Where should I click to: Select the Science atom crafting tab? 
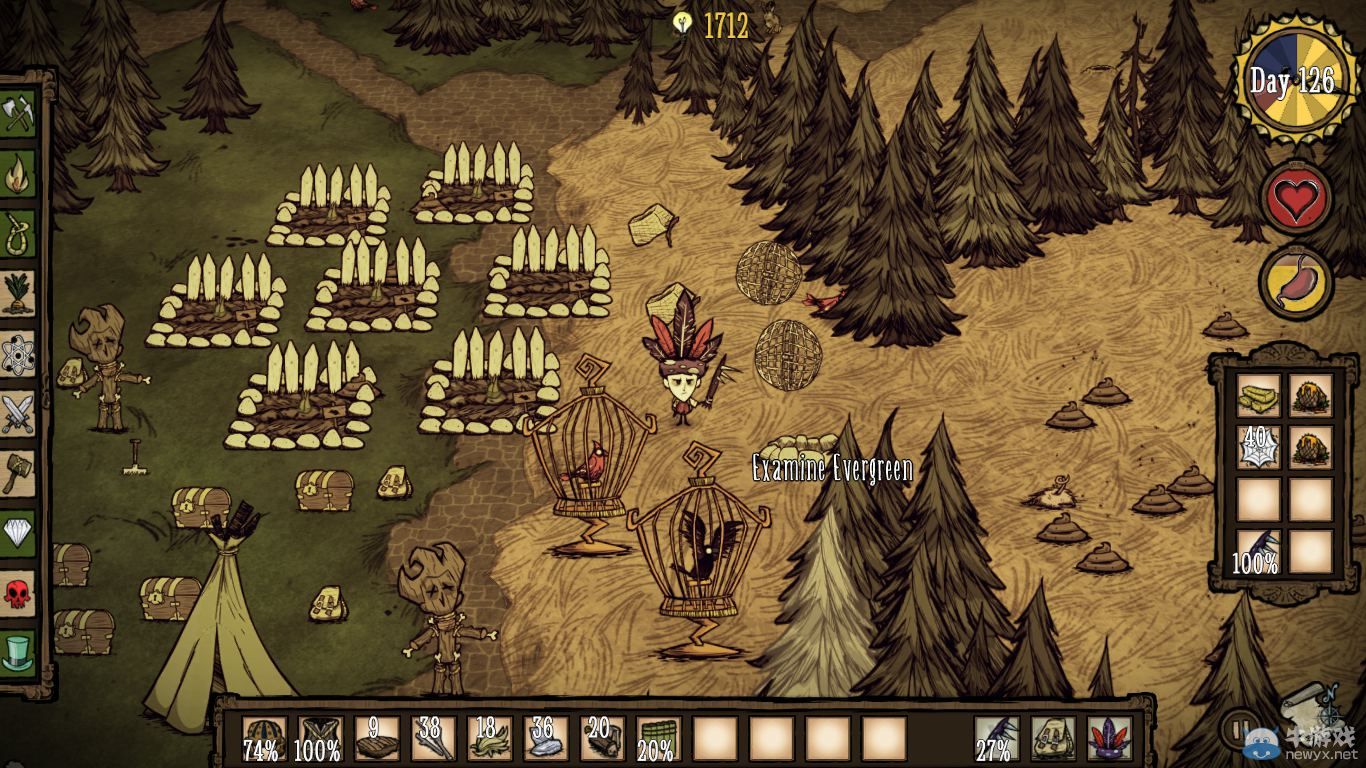point(18,352)
